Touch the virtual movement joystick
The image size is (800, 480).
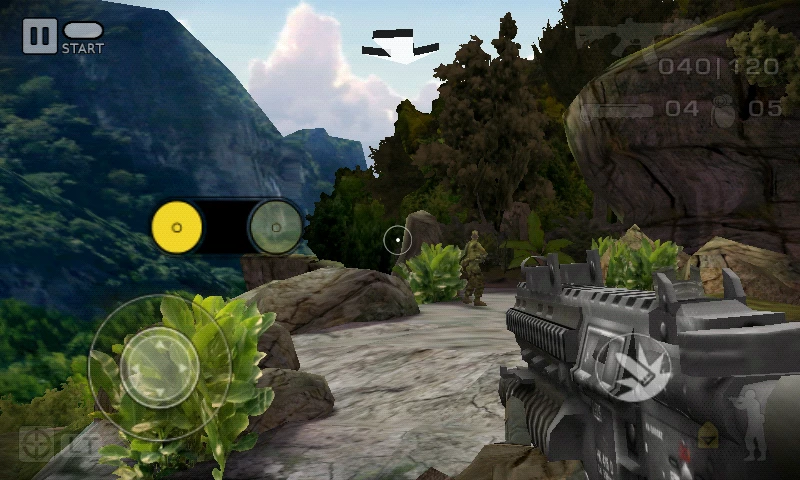[x=159, y=367]
